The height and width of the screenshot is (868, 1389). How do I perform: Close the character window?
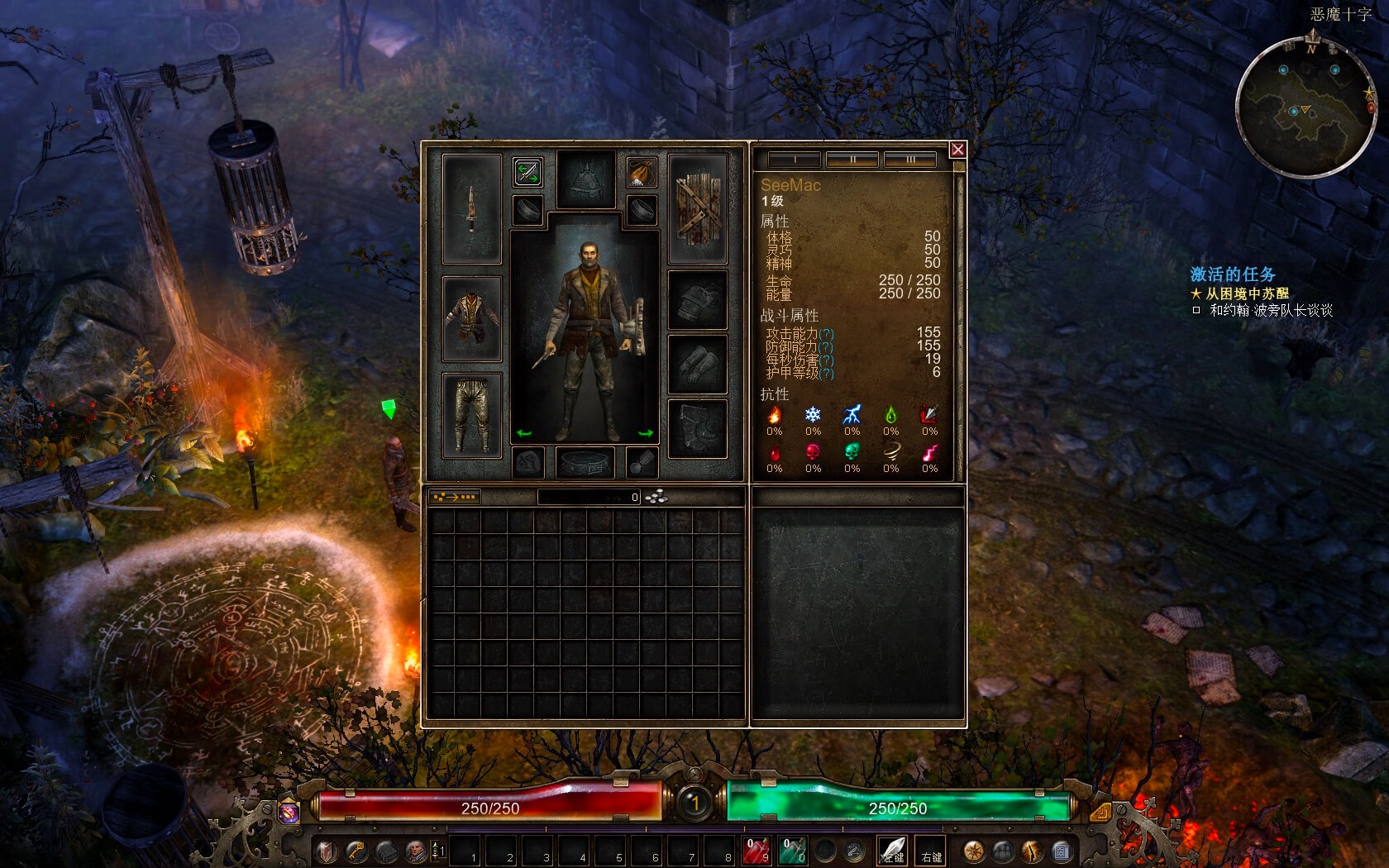pyautogui.click(x=957, y=150)
